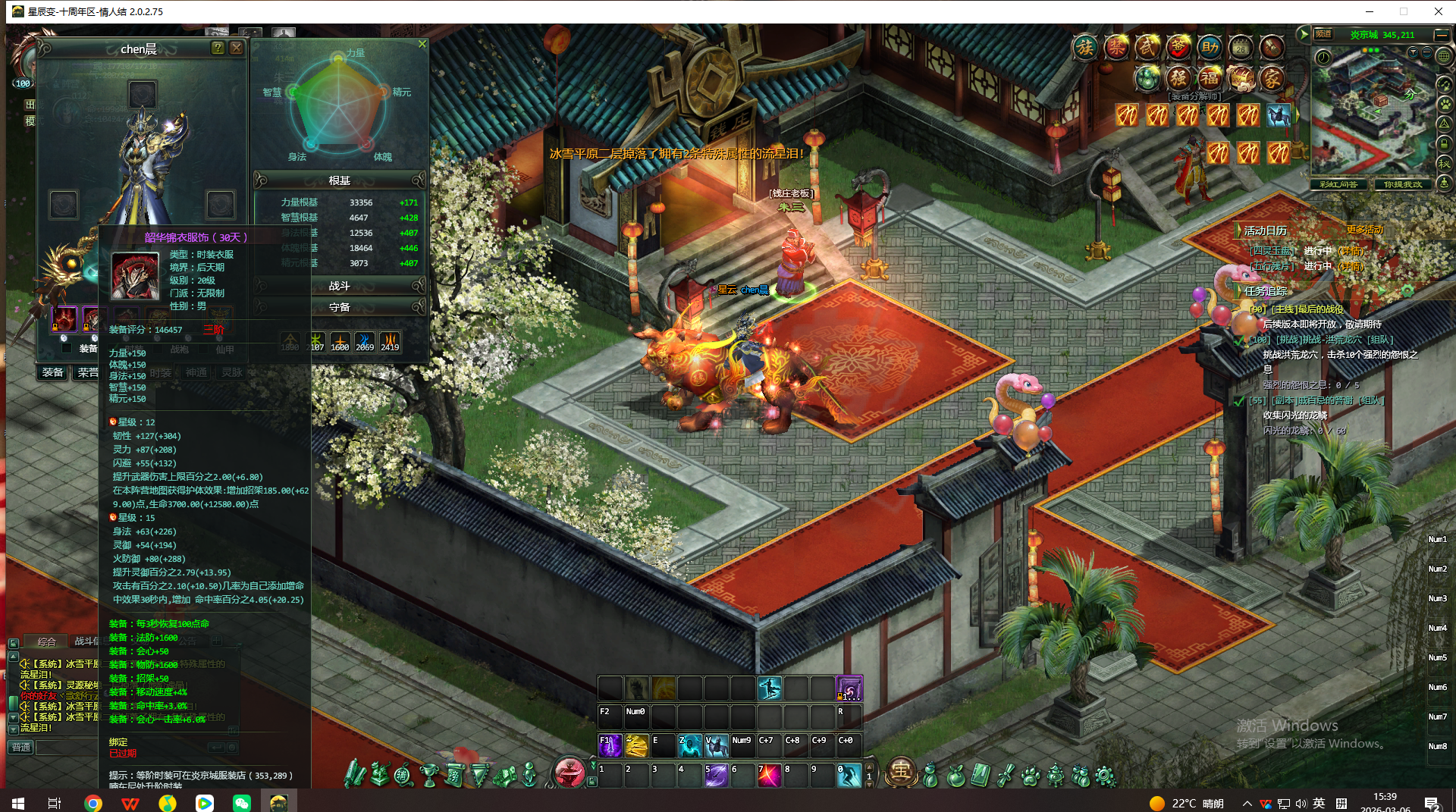Screen dimensions: 1456x812
Task: Open help for the character panel
Action: coord(218,48)
